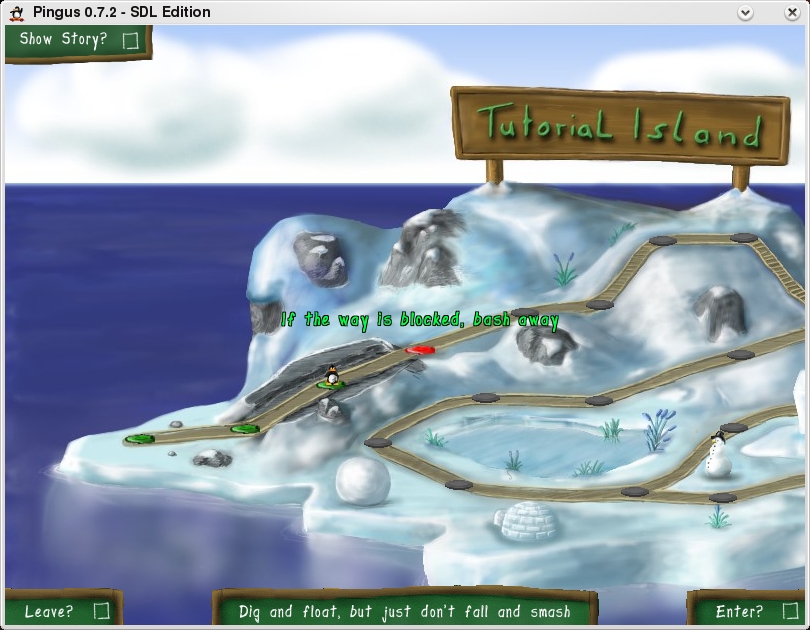Image resolution: width=810 pixels, height=630 pixels.
Task: Select the red level node on the path
Action: [x=420, y=350]
